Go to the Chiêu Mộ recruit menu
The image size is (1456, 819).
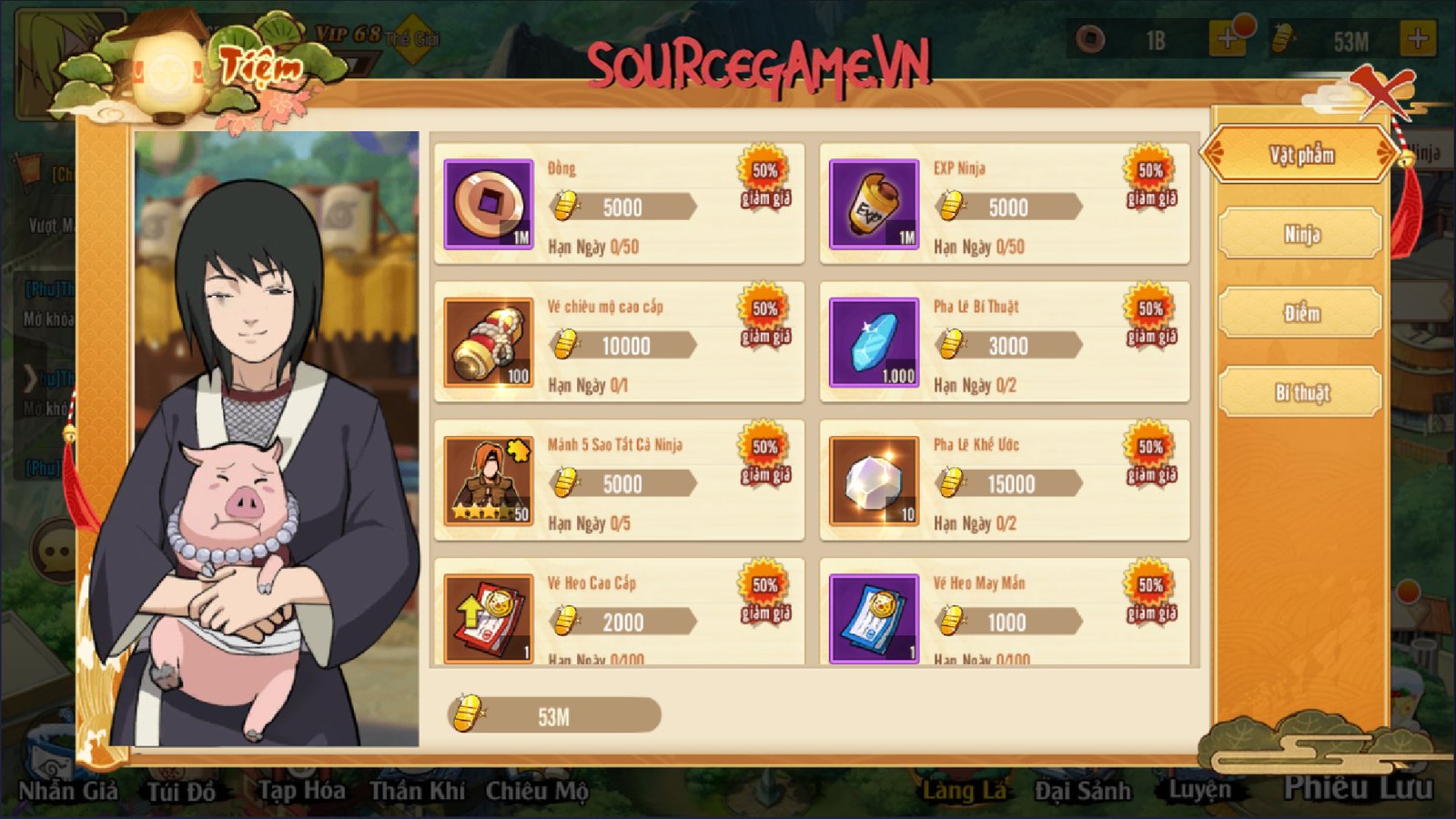537,790
